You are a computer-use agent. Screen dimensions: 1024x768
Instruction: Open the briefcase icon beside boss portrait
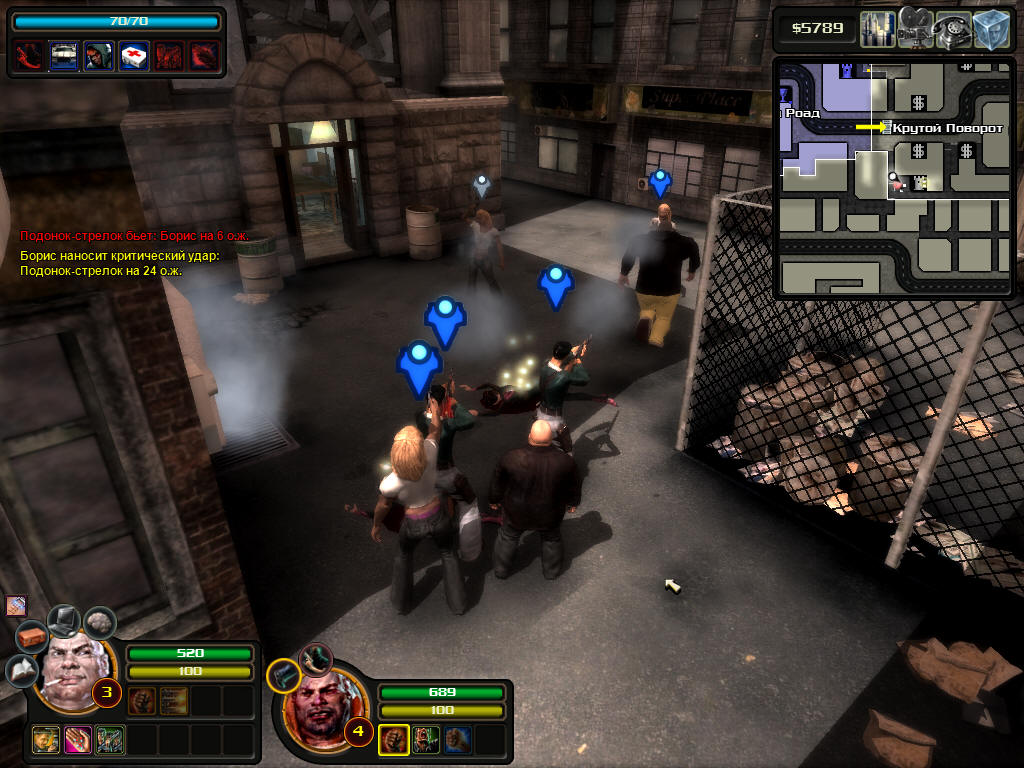[32, 636]
